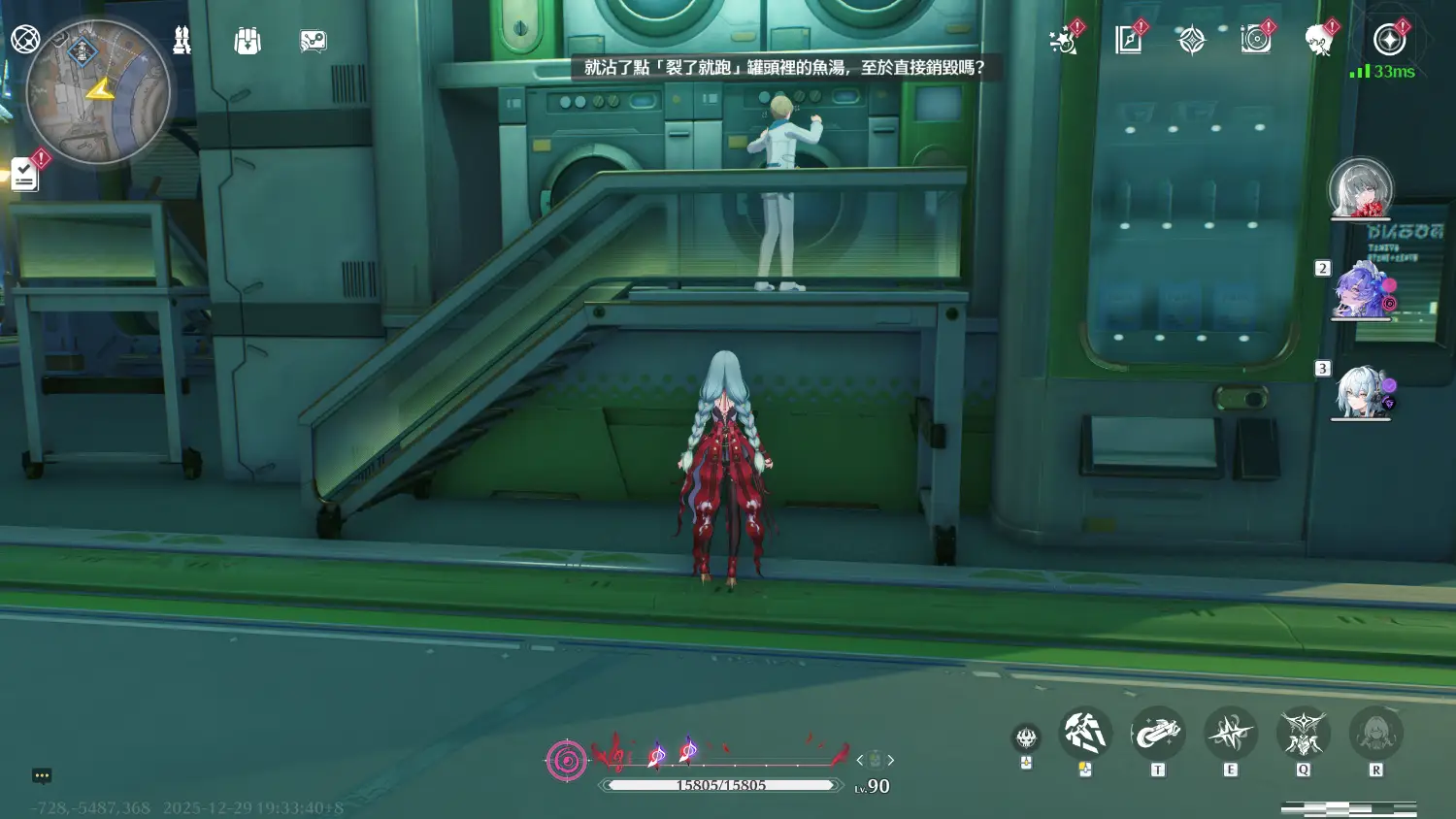Switch to party member number 3
Screen dimensions: 1456x819
pos(1362,392)
